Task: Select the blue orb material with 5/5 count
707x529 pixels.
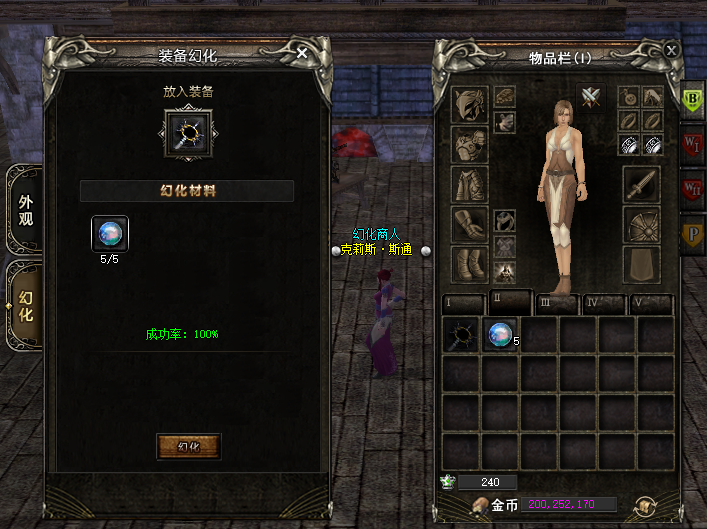Action: [110, 234]
